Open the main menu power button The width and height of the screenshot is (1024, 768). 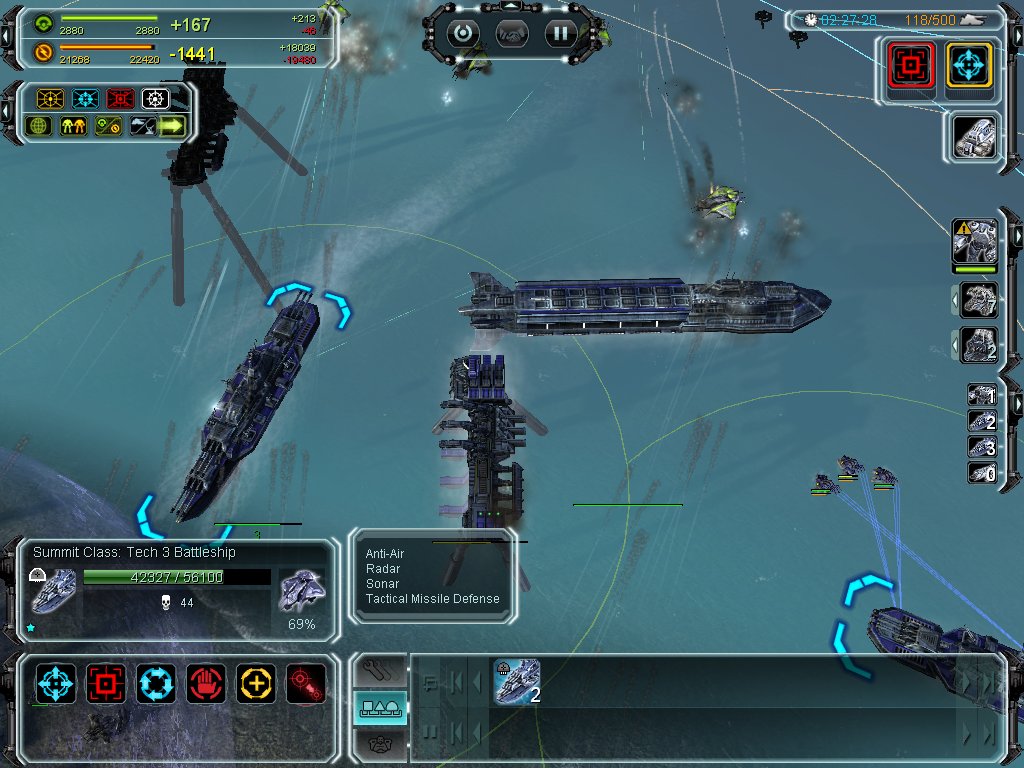pyautogui.click(x=463, y=33)
